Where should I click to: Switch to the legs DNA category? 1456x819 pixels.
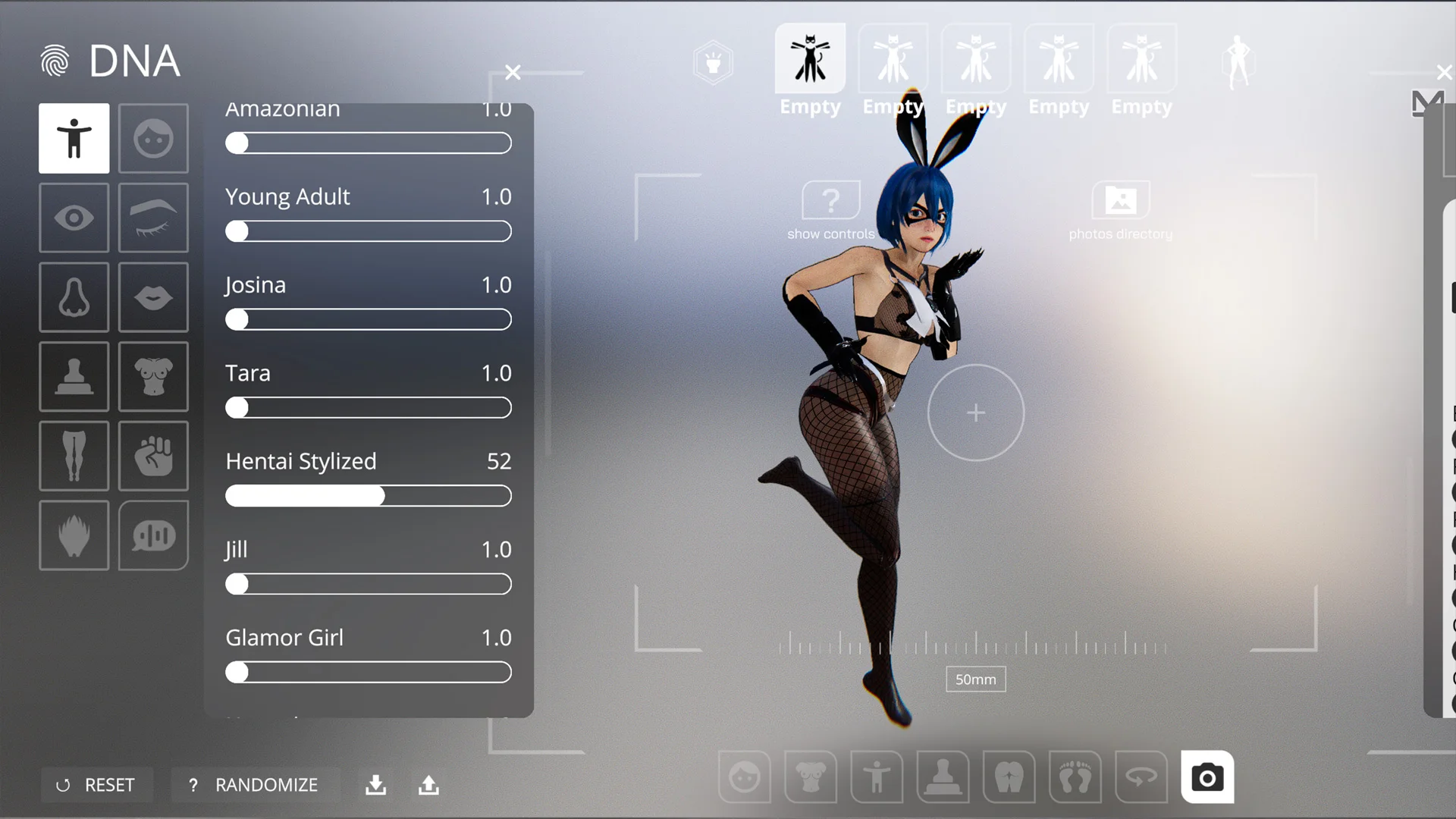pos(74,456)
